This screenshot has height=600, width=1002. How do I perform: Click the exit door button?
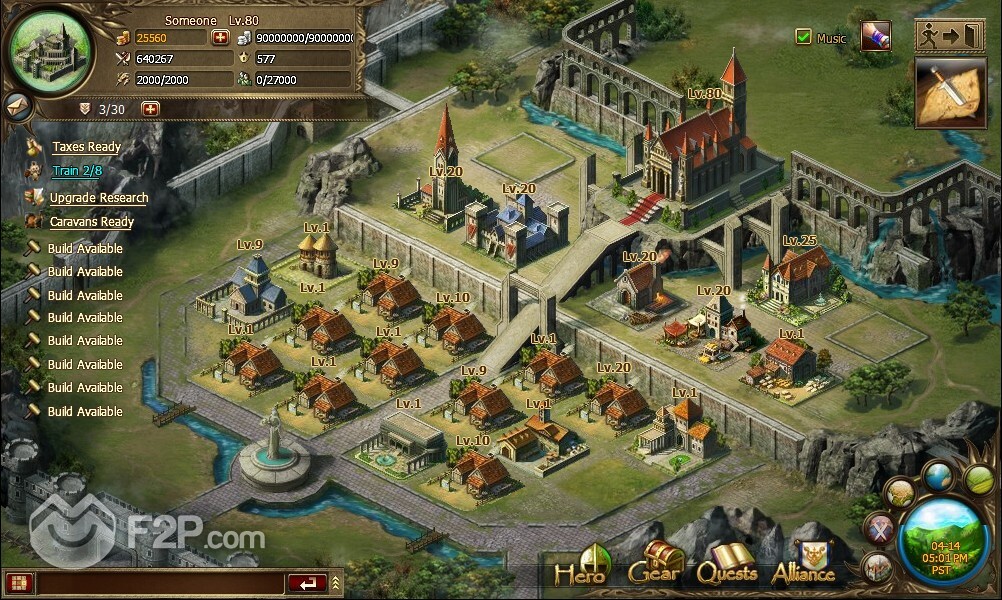point(951,35)
